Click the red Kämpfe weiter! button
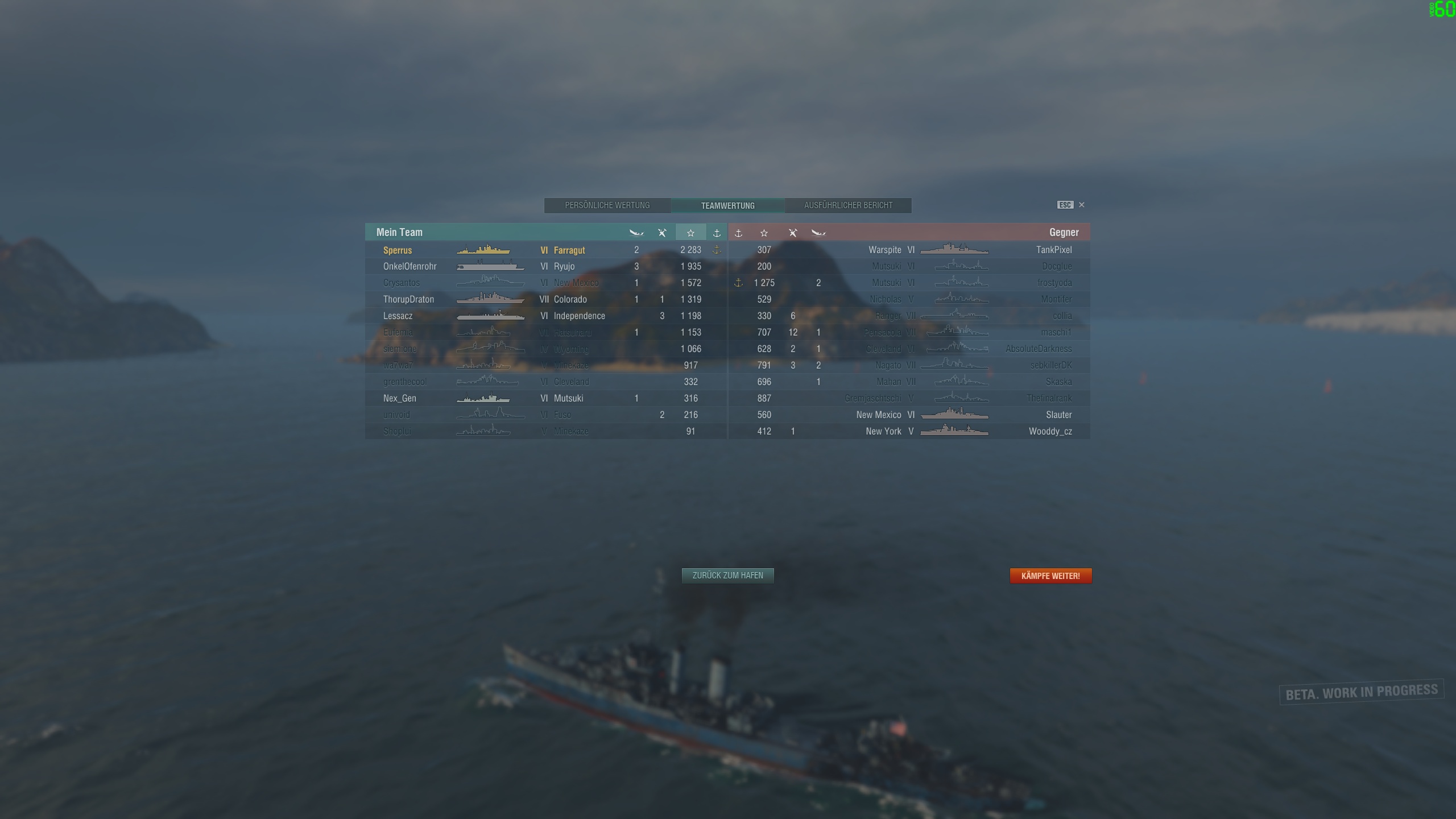1456x819 pixels. 1050,576
